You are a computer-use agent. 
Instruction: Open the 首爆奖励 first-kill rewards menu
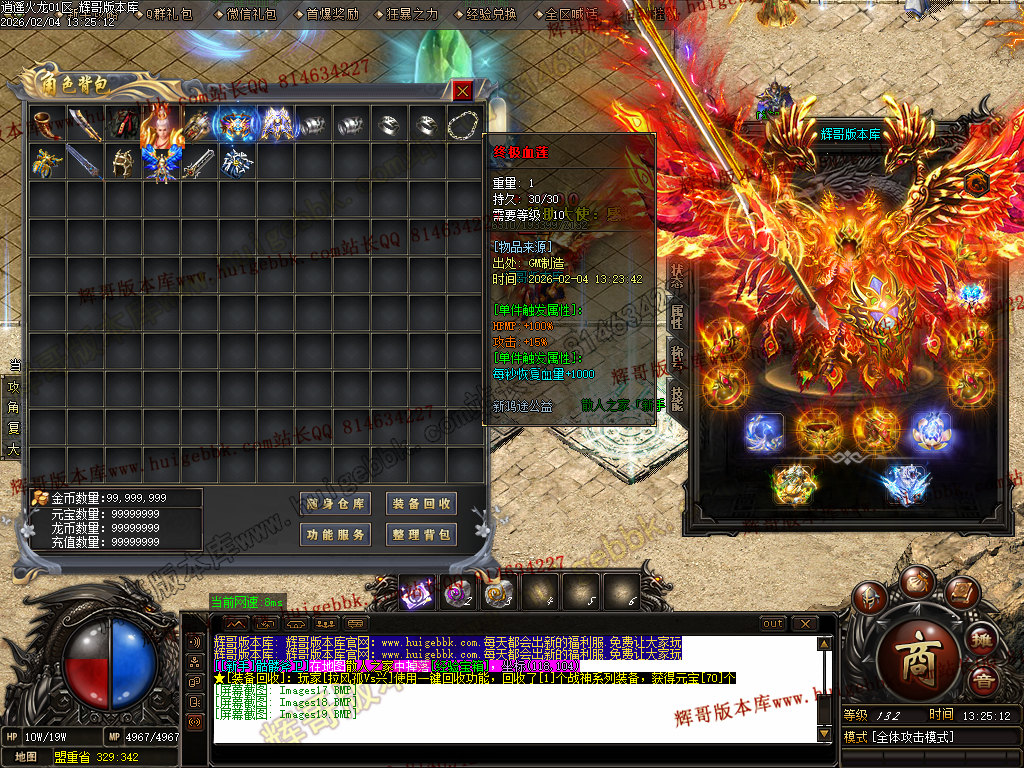[332, 15]
